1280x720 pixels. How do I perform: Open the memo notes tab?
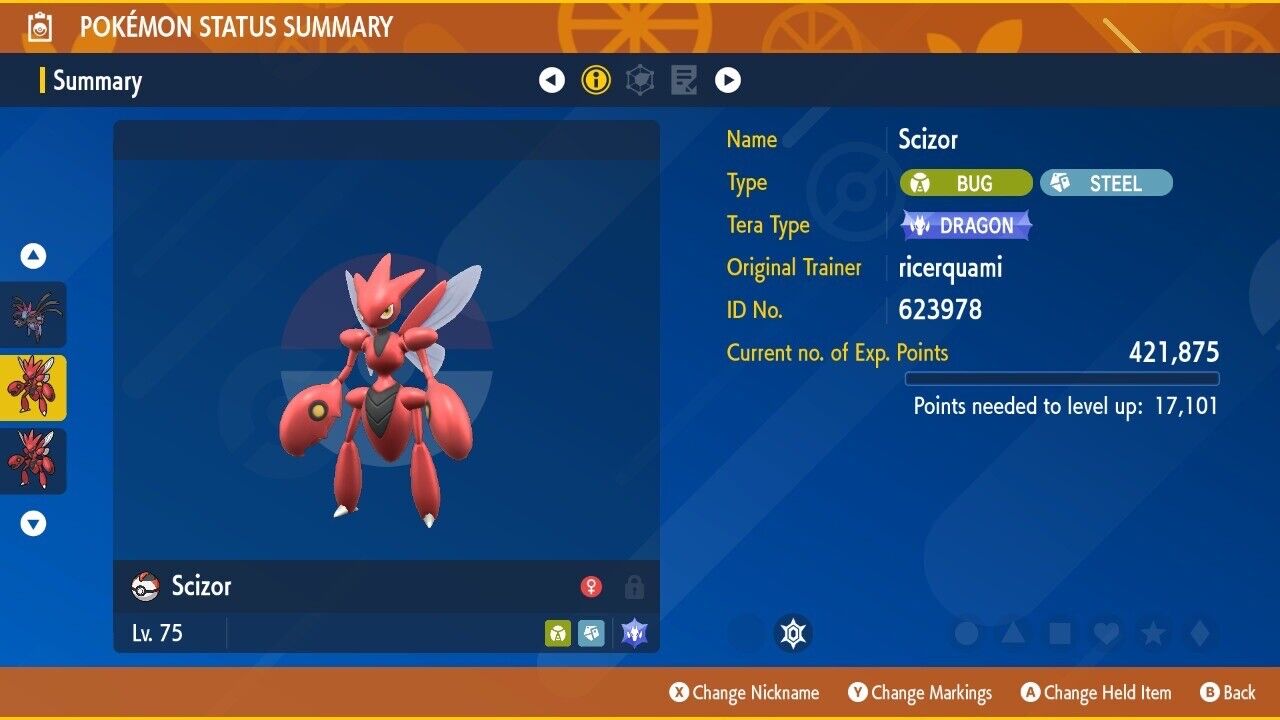coord(684,80)
